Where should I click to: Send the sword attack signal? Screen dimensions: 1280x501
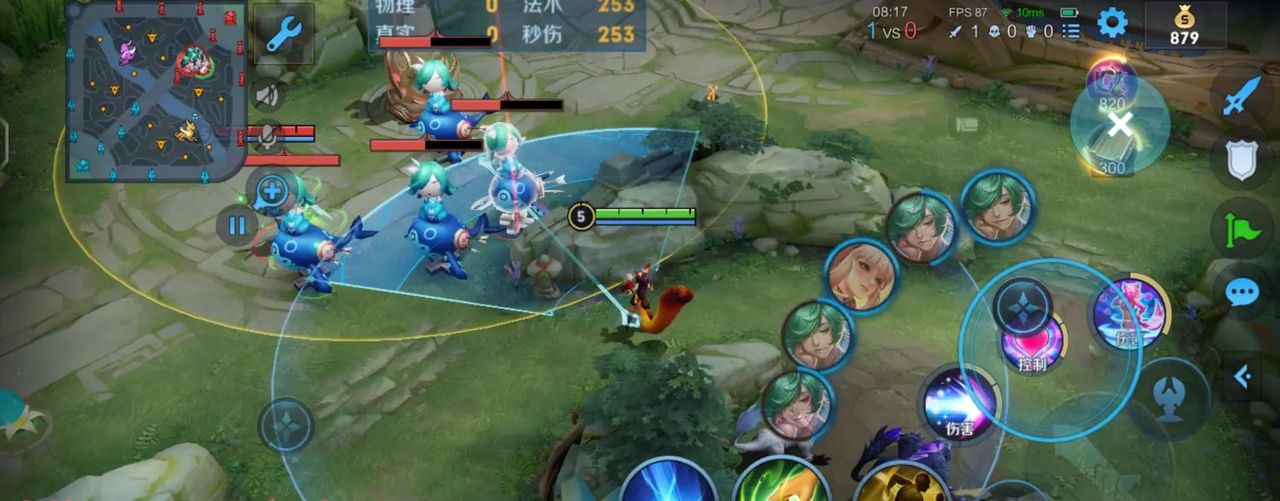point(1241,97)
